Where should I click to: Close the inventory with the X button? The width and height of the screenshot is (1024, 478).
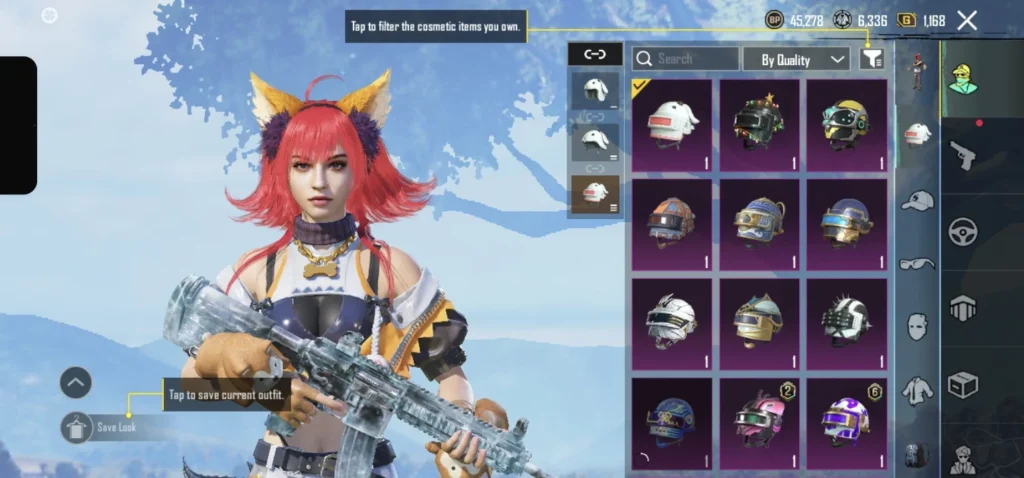[966, 20]
